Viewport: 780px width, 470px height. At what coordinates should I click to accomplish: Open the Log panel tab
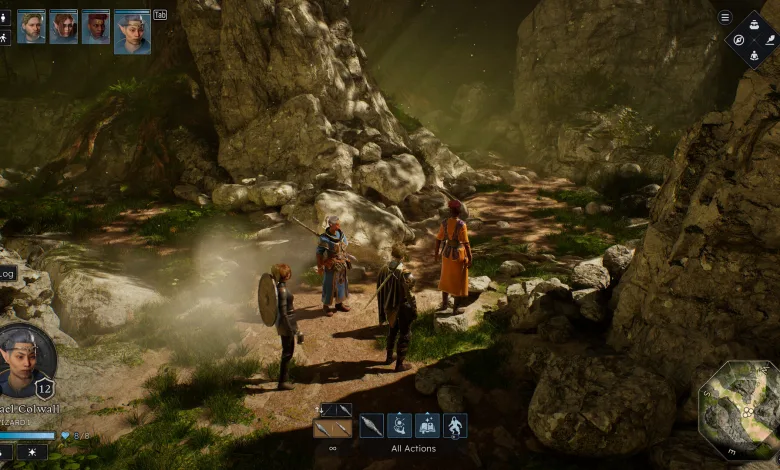8,273
